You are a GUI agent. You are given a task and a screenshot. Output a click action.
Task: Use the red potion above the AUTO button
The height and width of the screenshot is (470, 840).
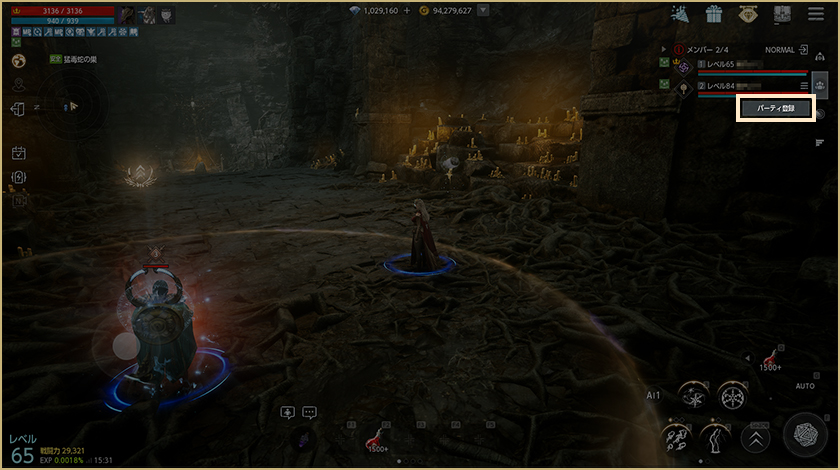click(771, 357)
